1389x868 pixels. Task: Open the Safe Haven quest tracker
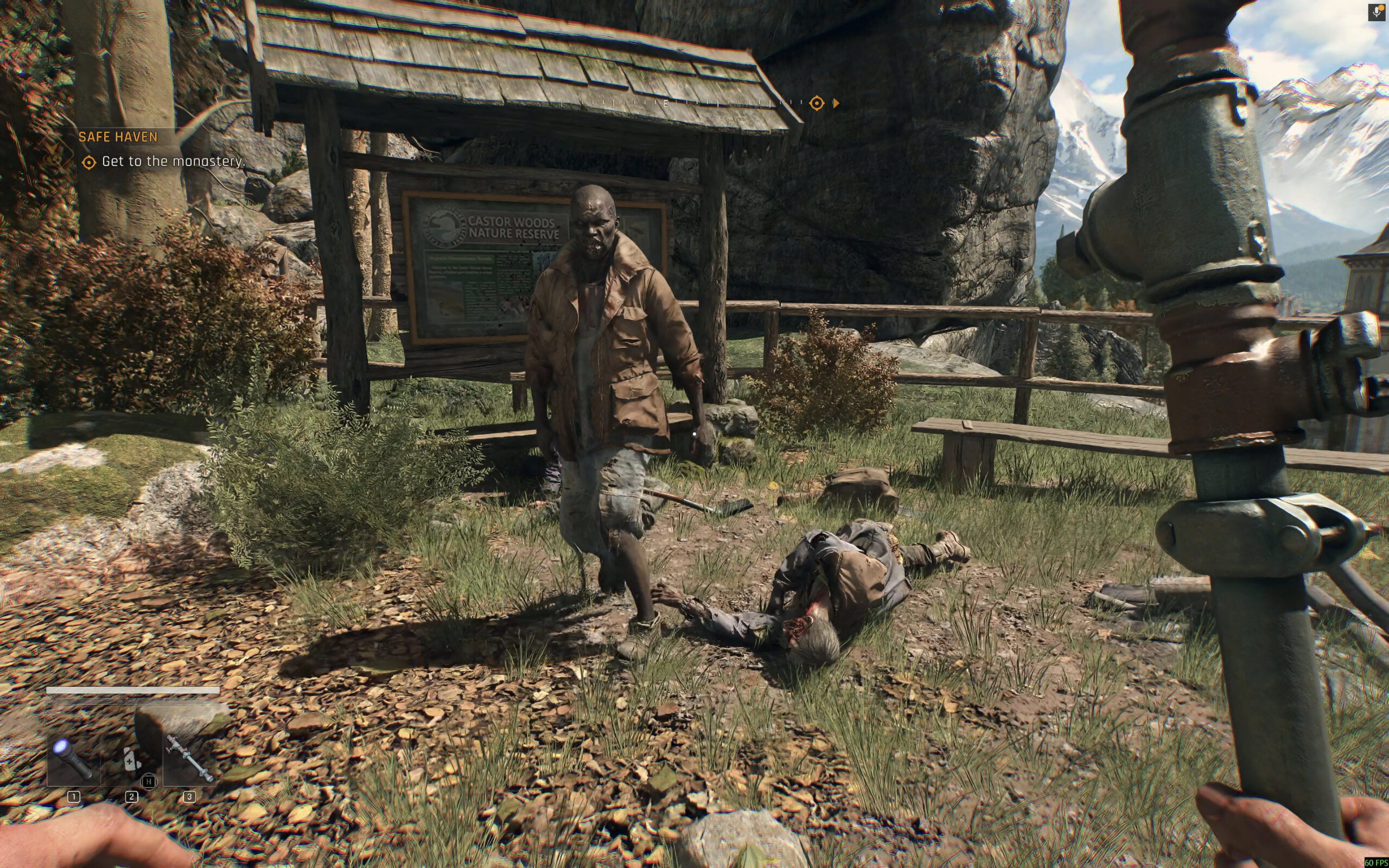[118, 137]
